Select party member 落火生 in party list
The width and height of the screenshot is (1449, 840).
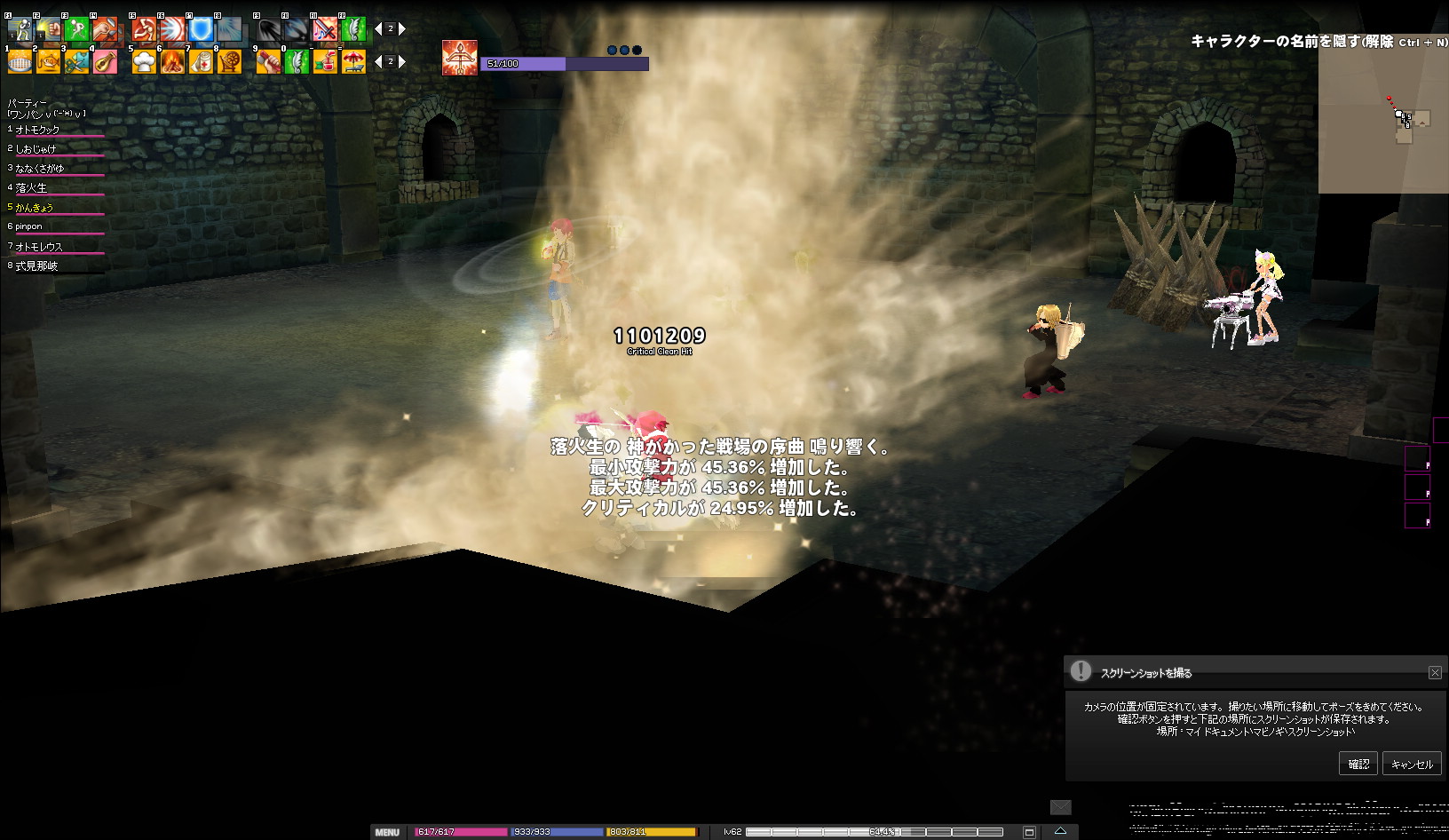[32, 188]
